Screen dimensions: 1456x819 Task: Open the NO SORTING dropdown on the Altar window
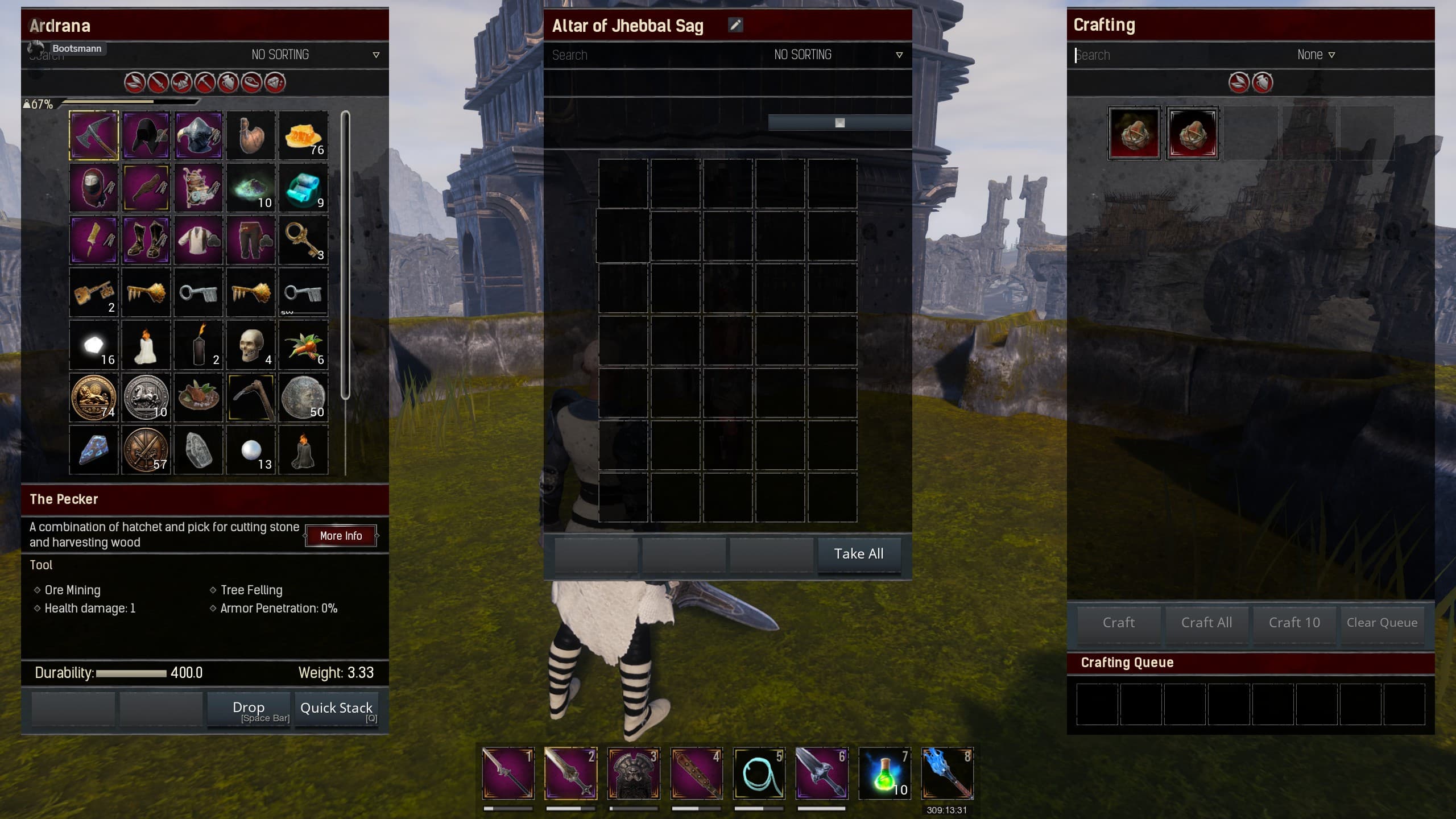(836, 55)
